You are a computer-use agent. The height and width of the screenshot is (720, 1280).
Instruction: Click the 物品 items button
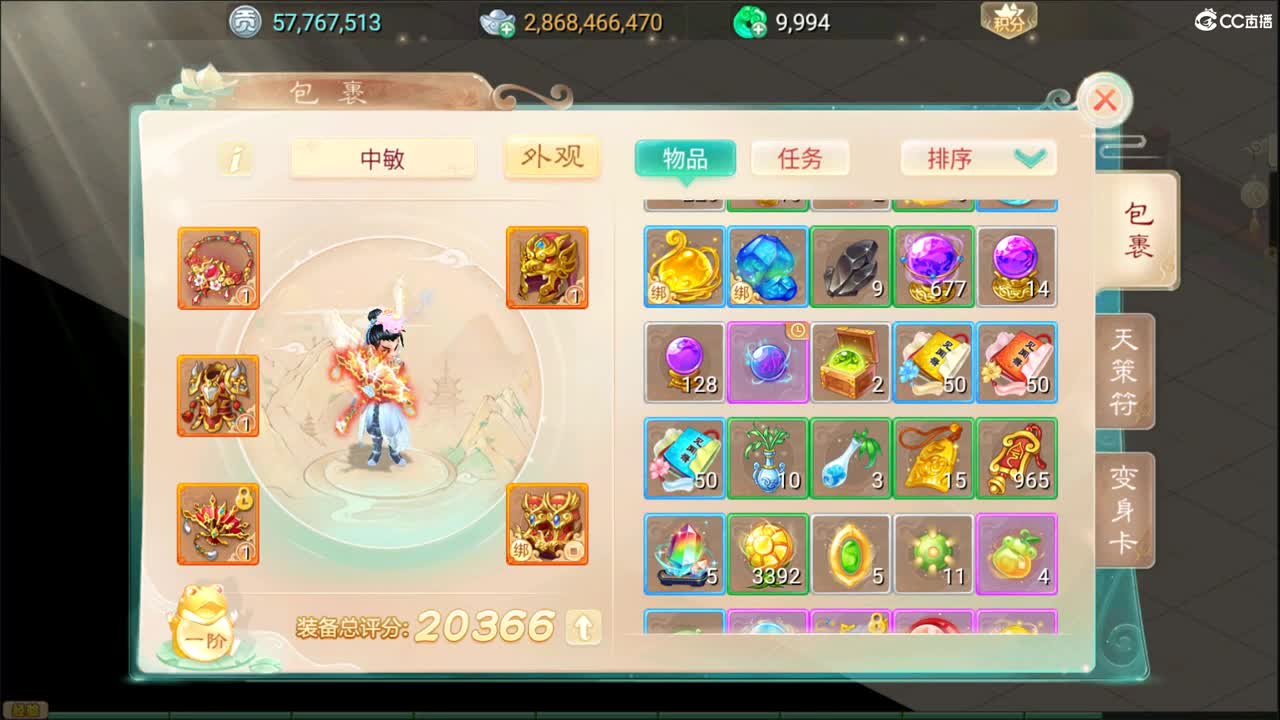coord(685,158)
